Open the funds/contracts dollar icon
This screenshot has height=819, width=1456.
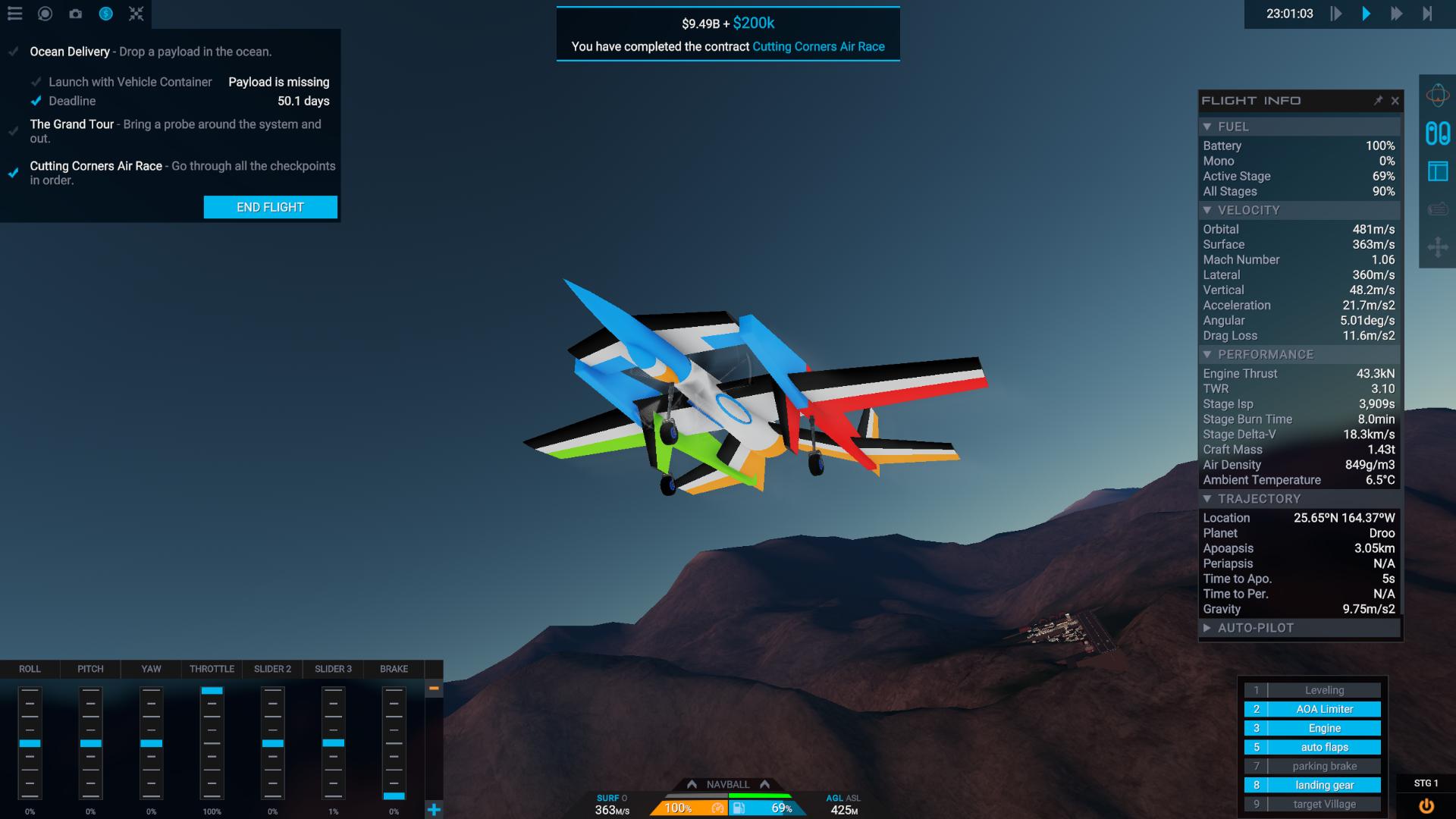point(105,13)
